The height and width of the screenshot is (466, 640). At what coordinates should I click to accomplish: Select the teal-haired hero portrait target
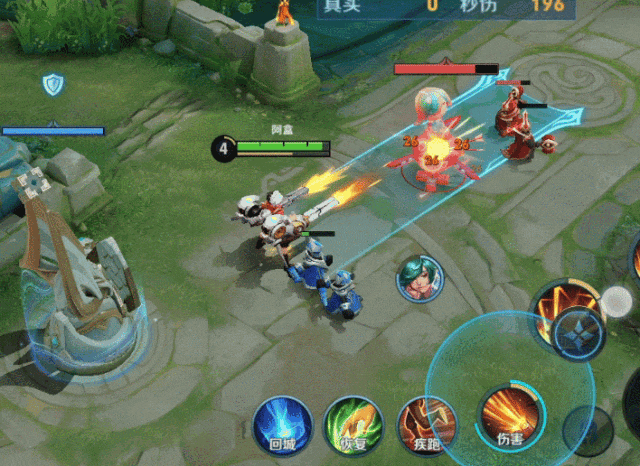coord(420,279)
